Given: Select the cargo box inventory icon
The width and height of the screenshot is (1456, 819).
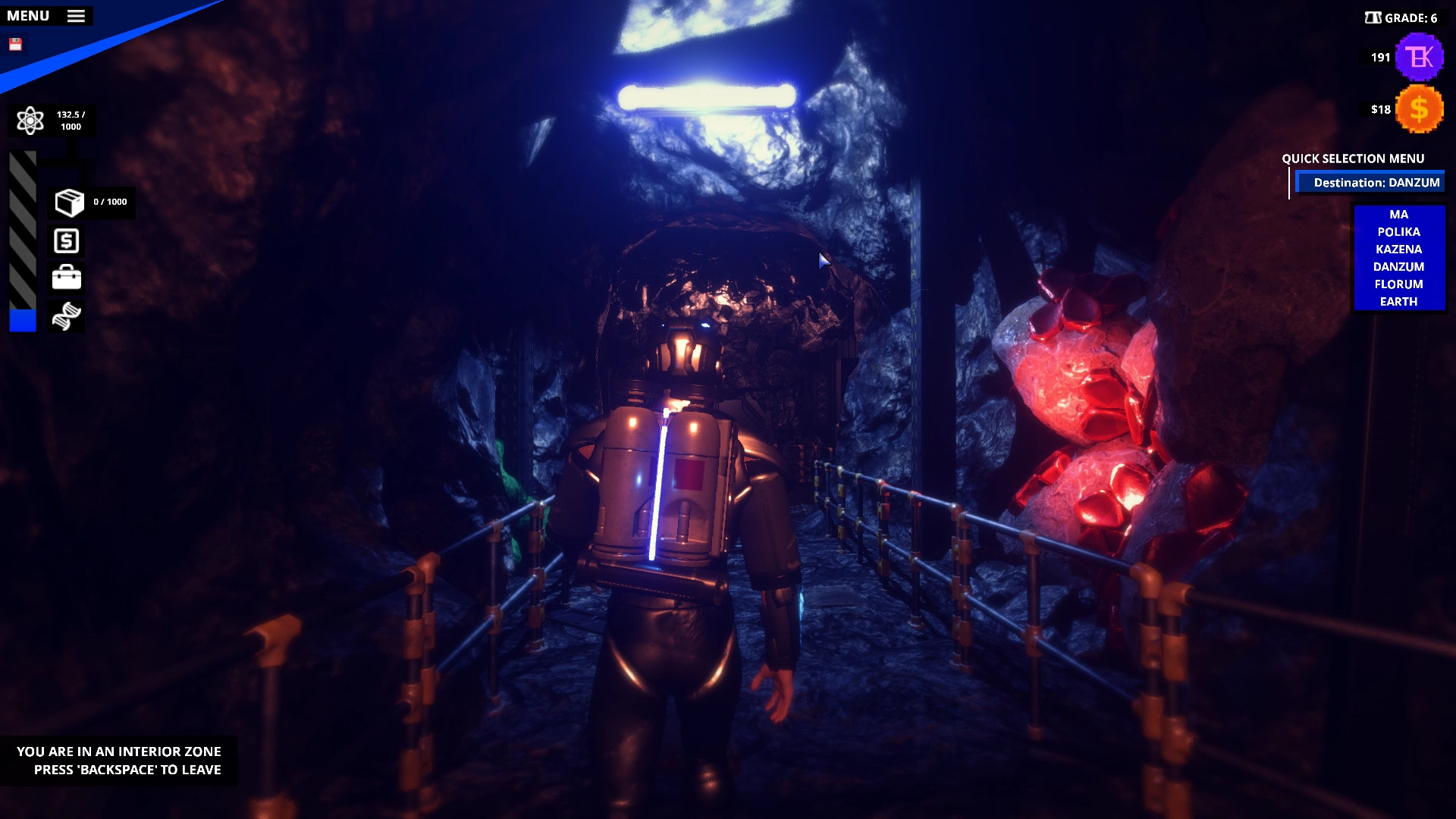Looking at the screenshot, I should 67,202.
